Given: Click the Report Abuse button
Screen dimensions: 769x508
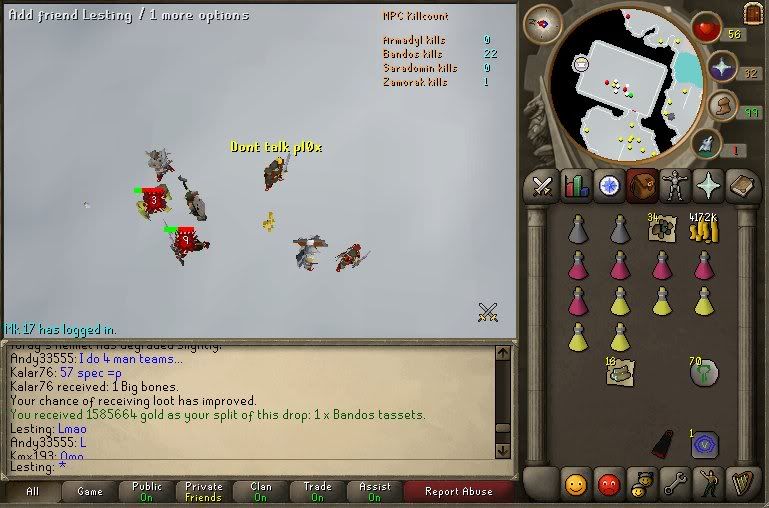Looking at the screenshot, I should (458, 491).
